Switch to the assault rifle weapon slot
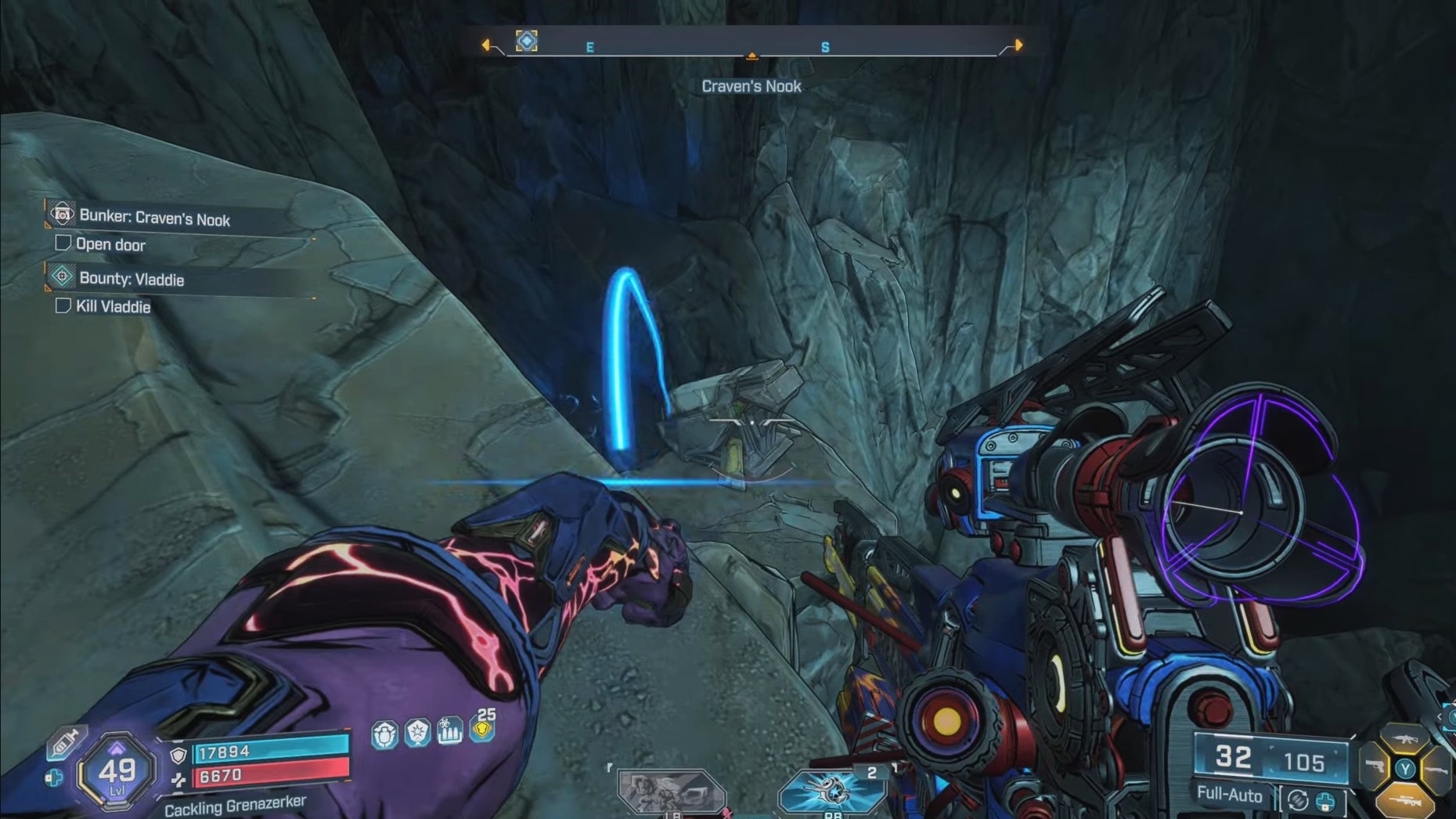 click(1405, 738)
